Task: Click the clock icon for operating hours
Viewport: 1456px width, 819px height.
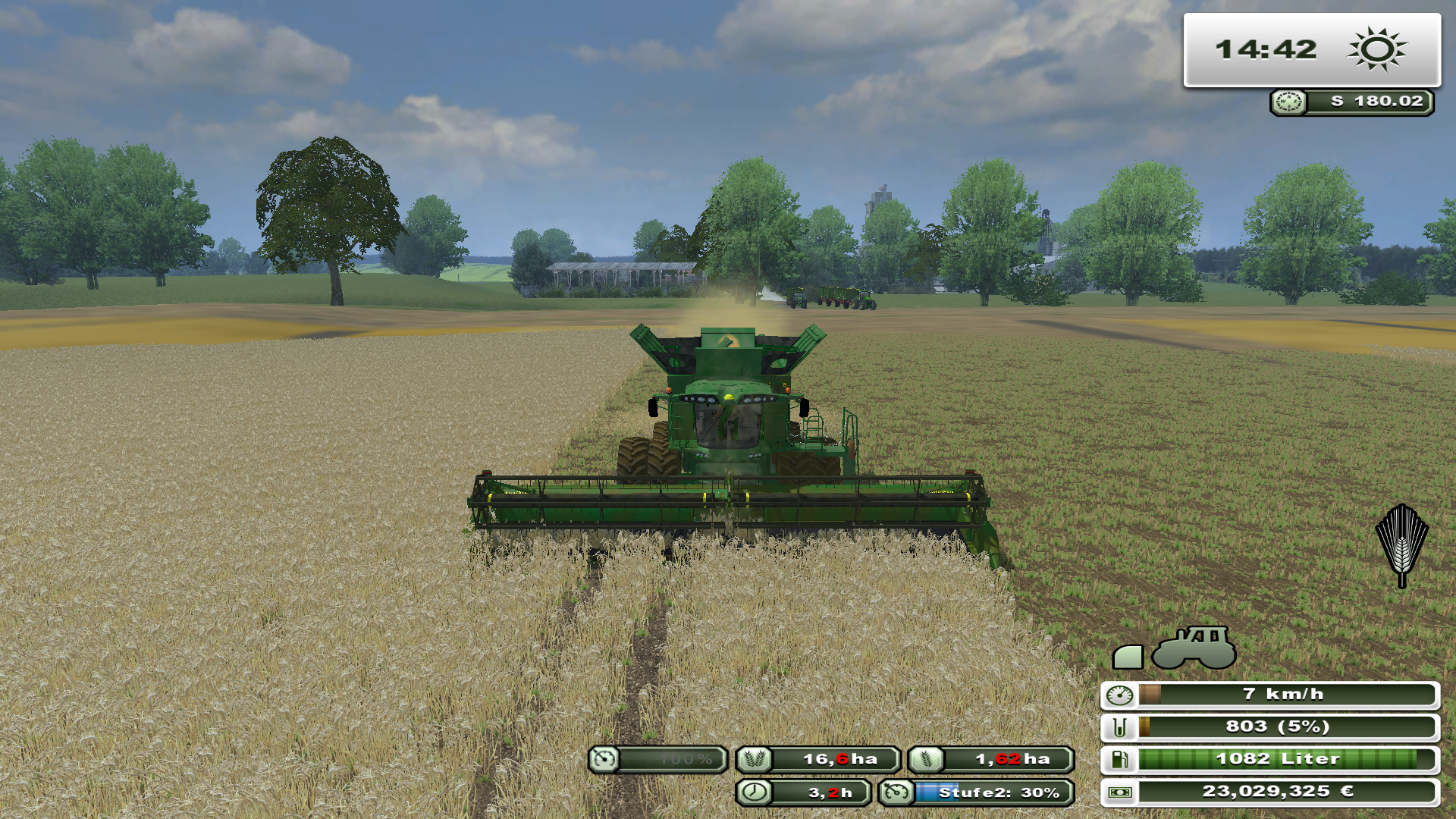Action: (754, 792)
